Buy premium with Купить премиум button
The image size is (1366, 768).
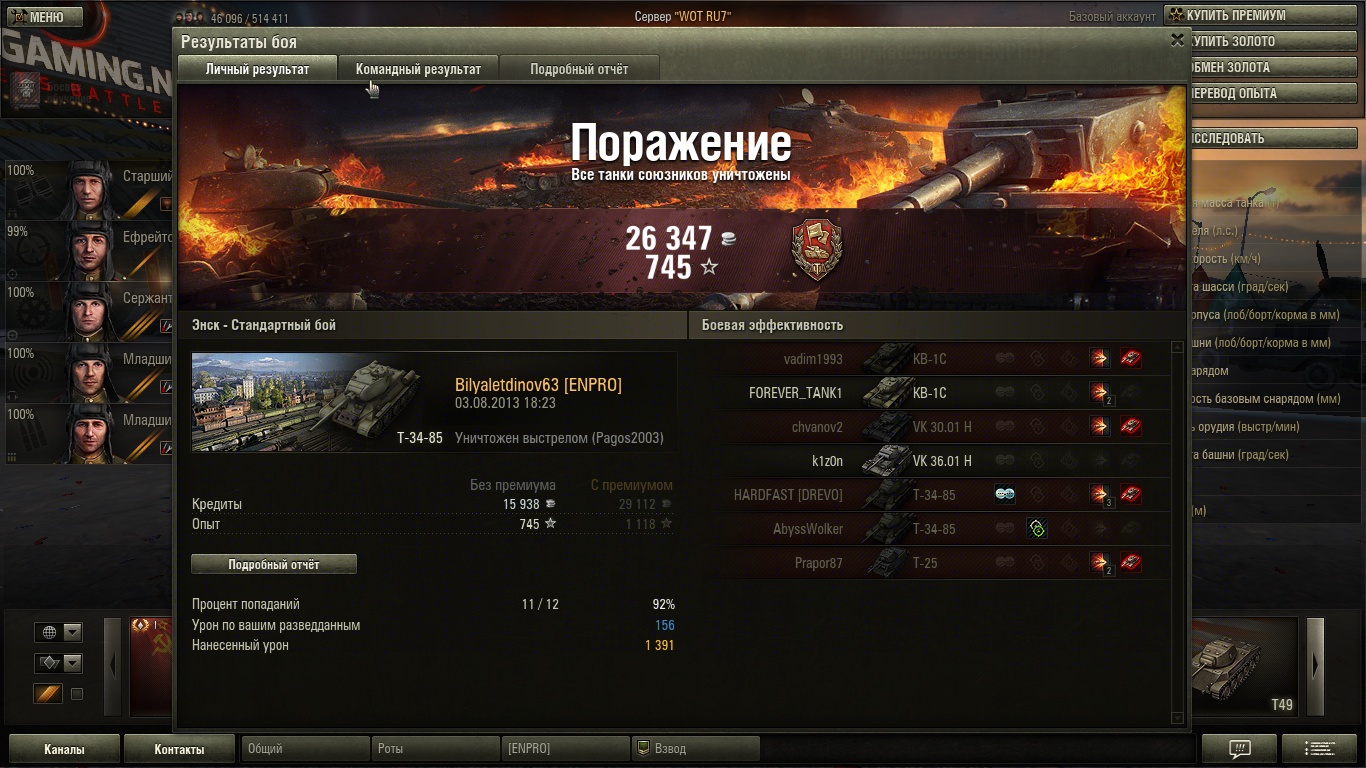point(1260,15)
